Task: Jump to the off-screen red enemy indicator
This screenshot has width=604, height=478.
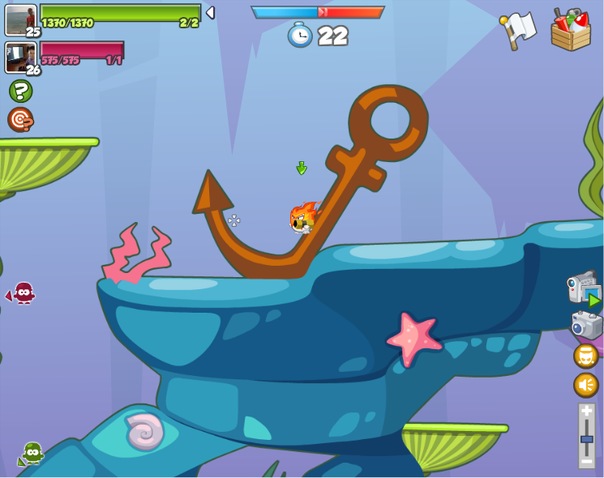Action: pyautogui.click(x=22, y=293)
